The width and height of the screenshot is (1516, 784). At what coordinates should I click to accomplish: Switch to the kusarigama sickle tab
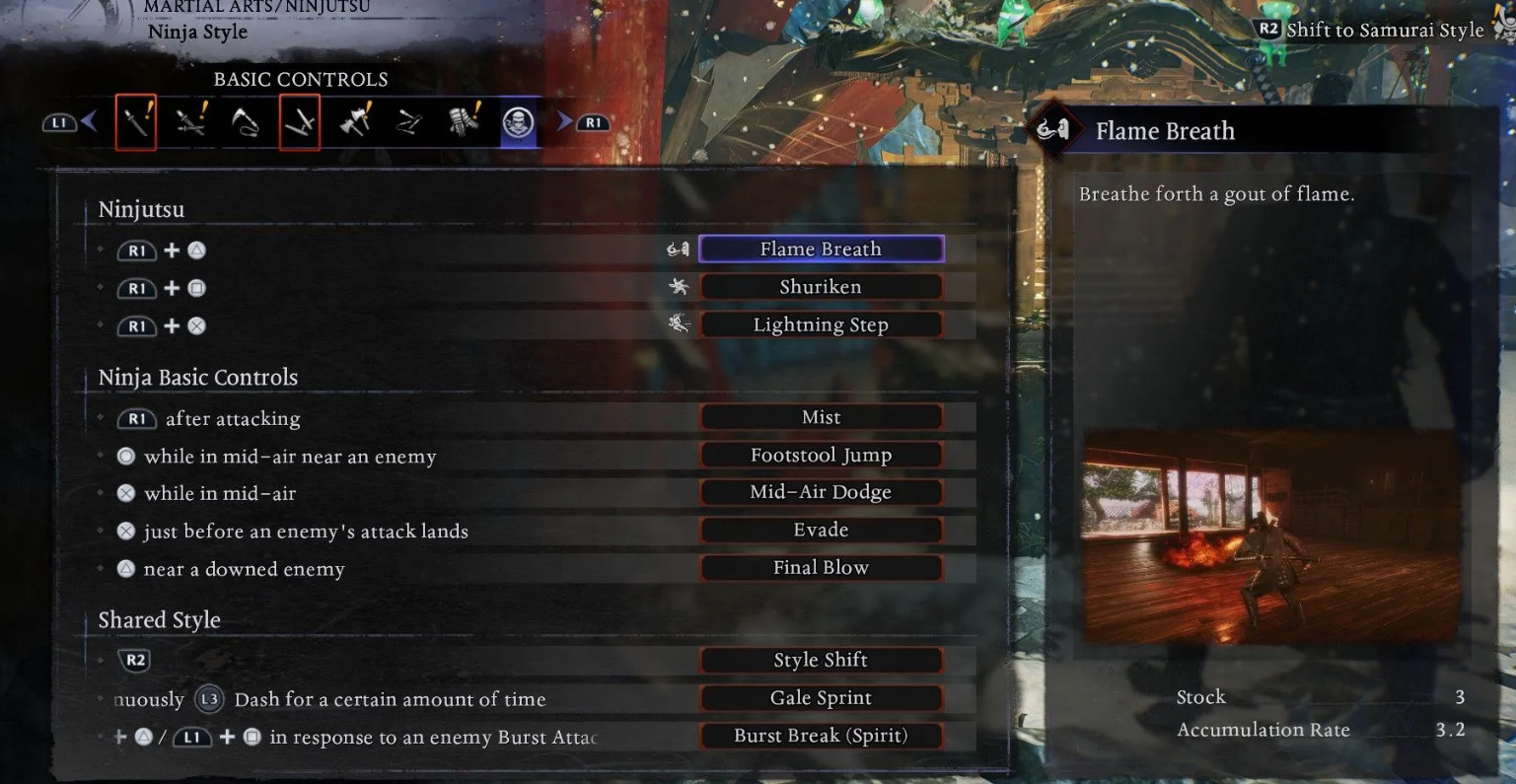point(245,122)
